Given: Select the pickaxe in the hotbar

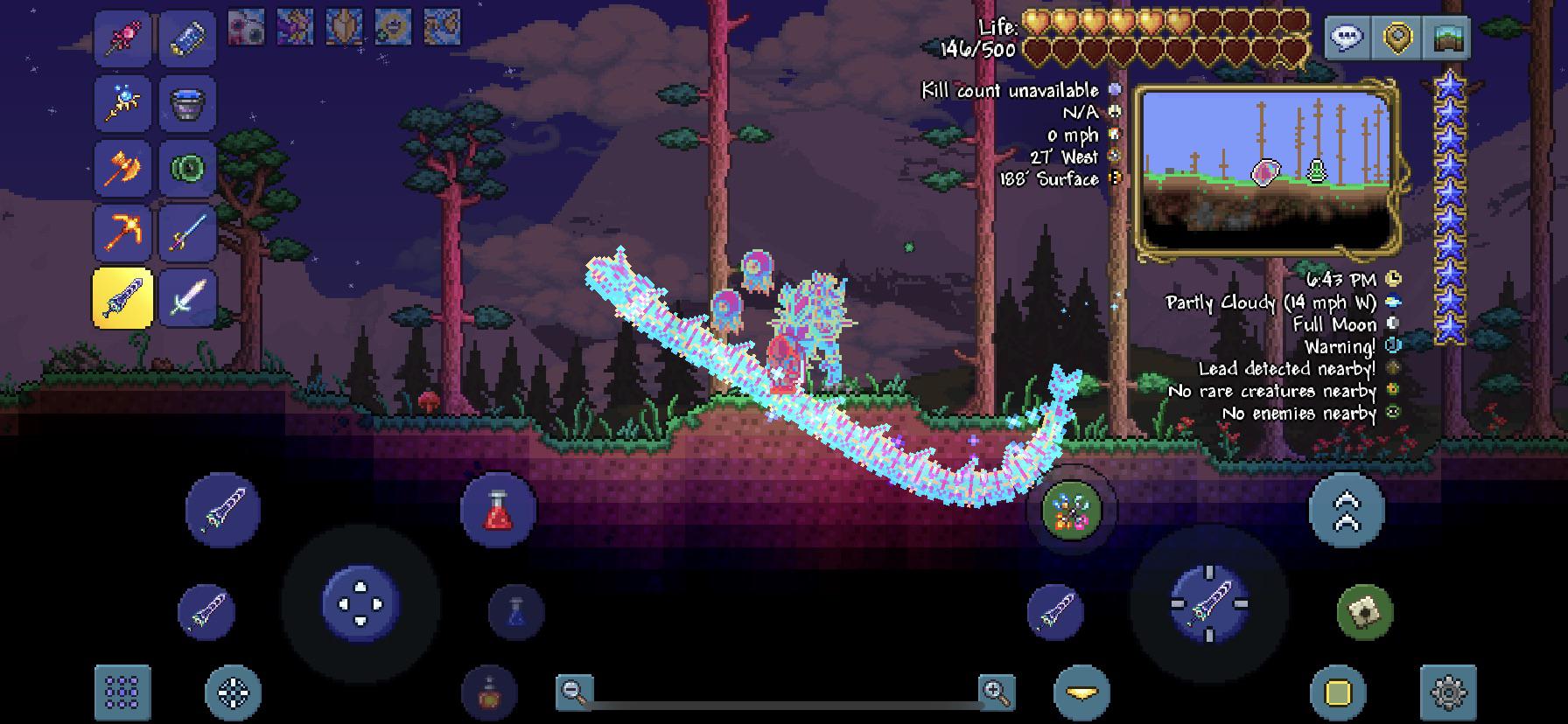Looking at the screenshot, I should 122,234.
